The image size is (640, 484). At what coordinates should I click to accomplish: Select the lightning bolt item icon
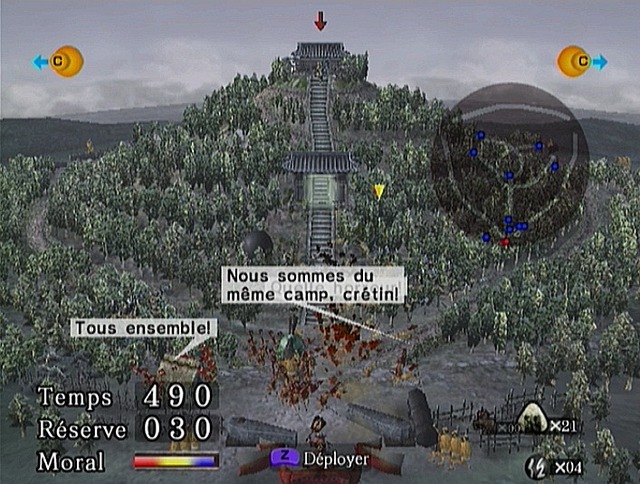click(x=537, y=463)
